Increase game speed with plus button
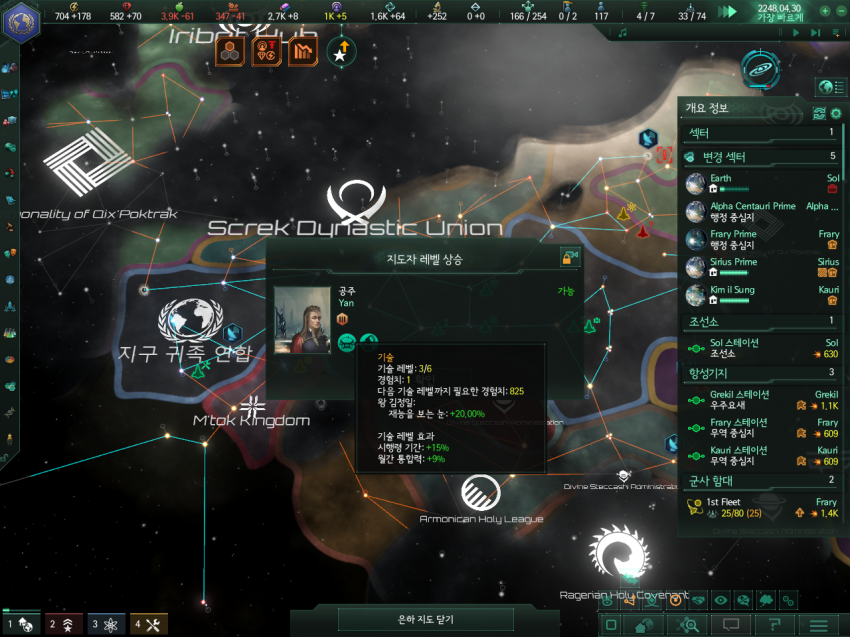The height and width of the screenshot is (637, 850). (824, 11)
